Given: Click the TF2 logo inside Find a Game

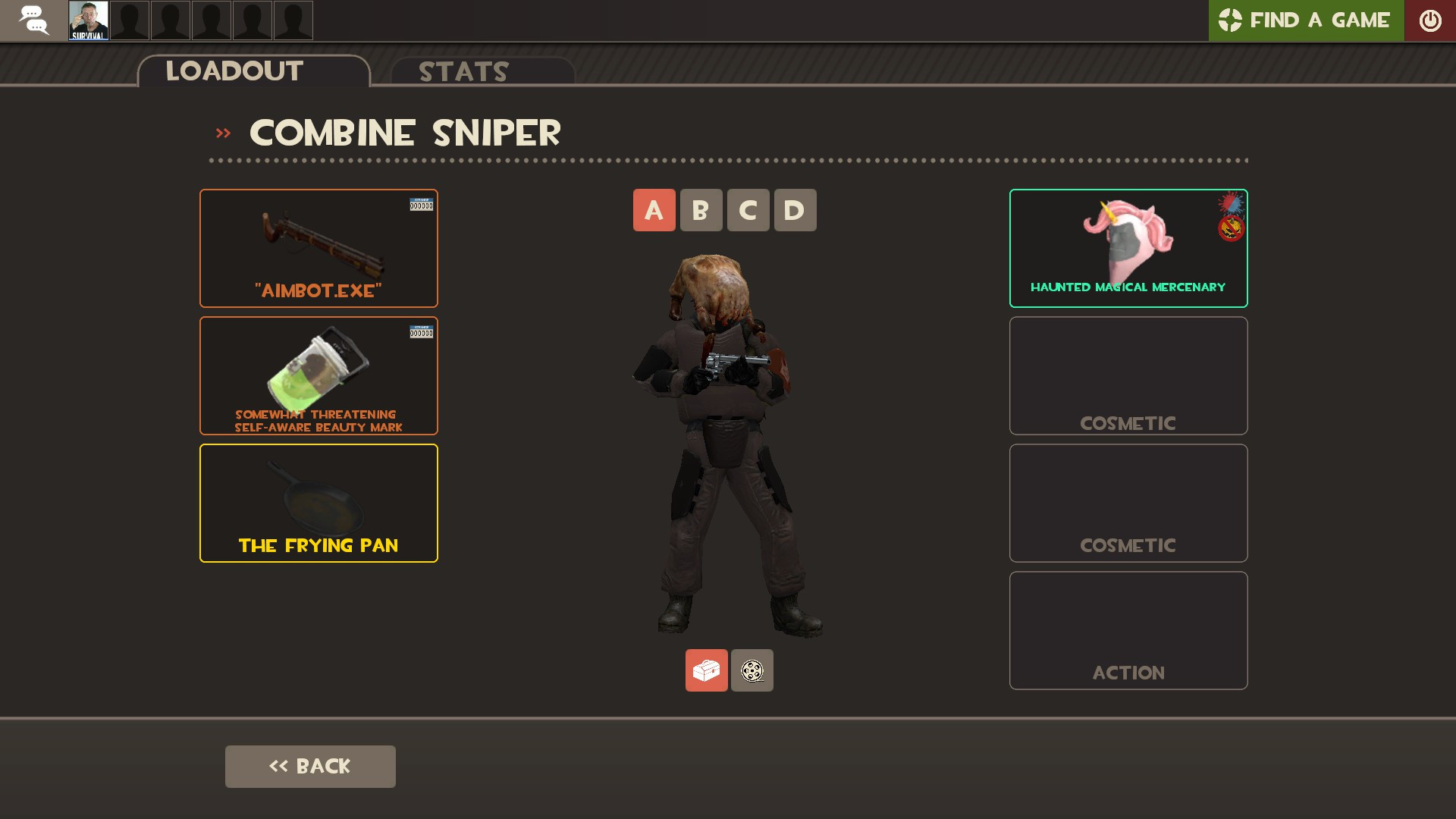Looking at the screenshot, I should 1231,20.
